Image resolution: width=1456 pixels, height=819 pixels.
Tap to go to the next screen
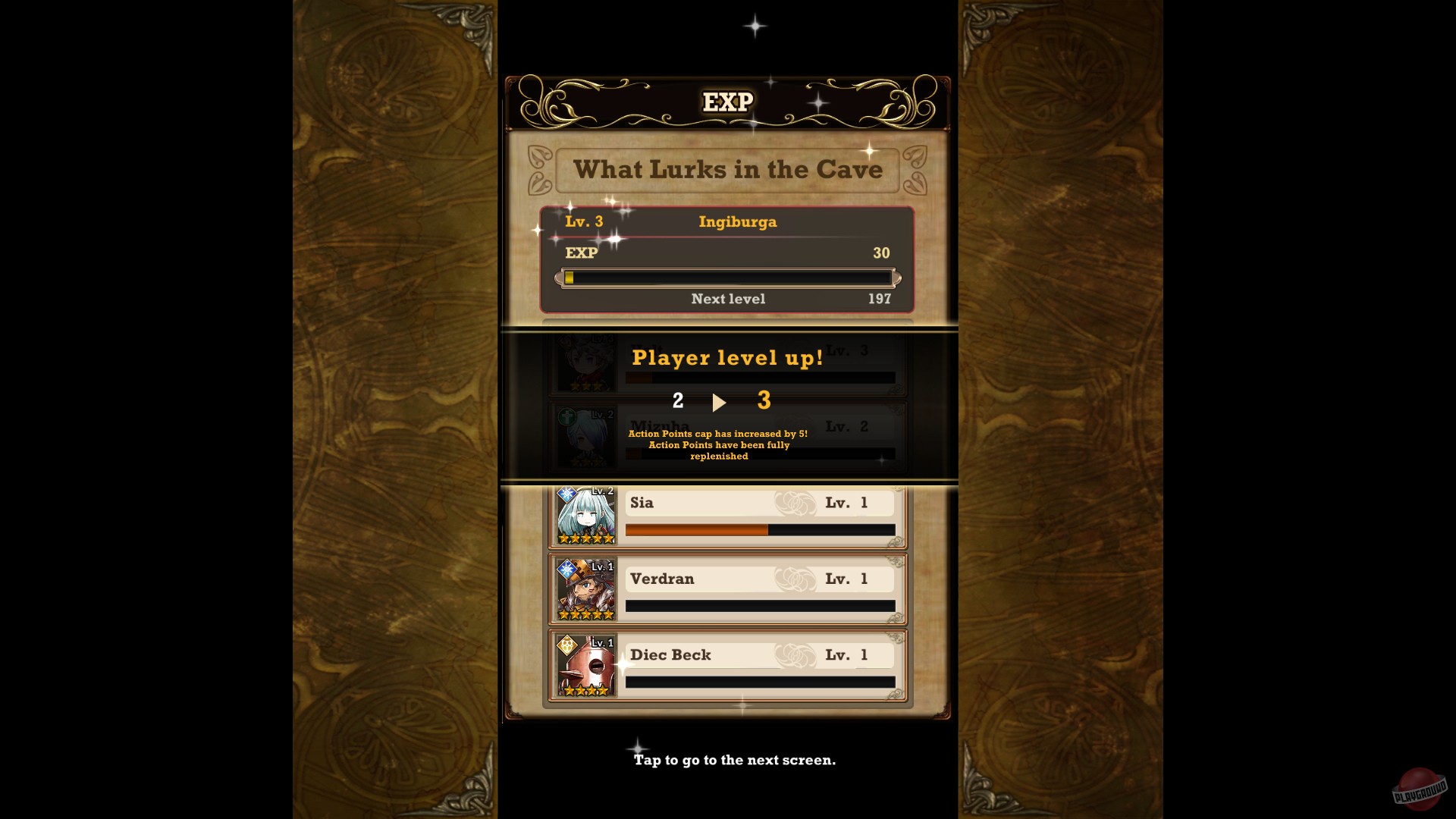pyautogui.click(x=733, y=759)
